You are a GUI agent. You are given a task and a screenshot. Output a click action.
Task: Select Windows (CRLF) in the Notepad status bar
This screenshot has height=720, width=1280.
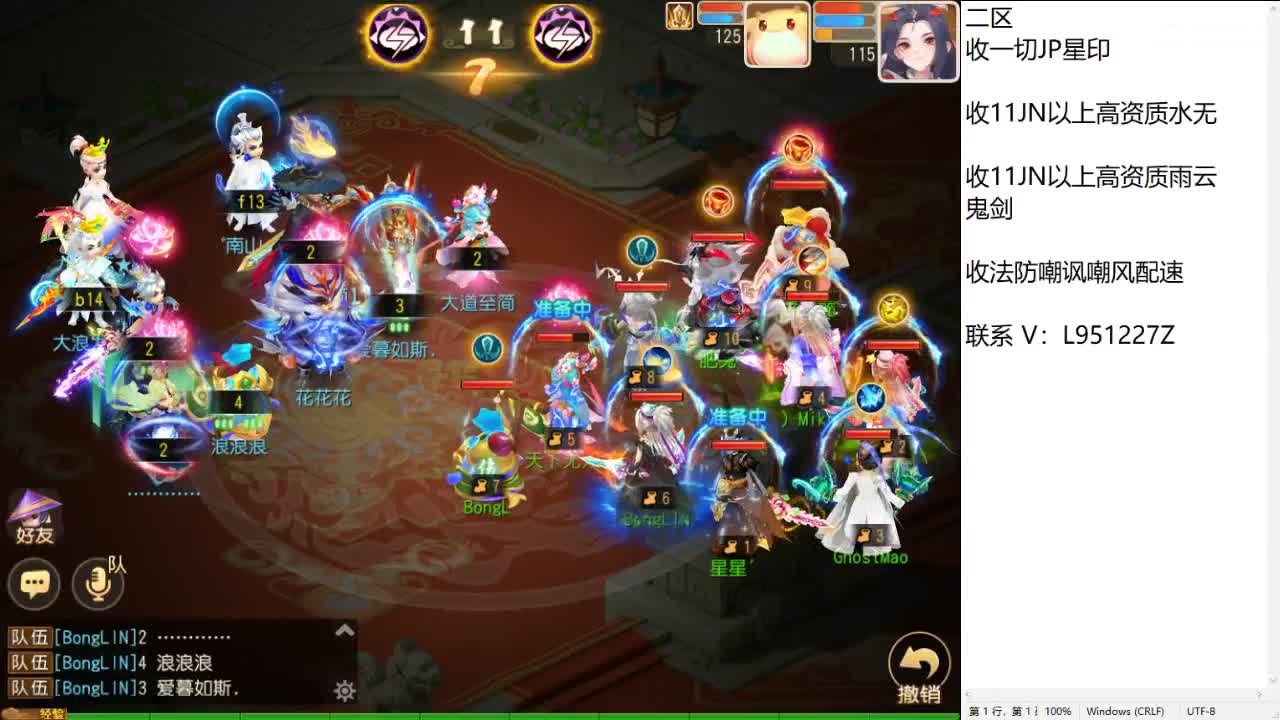(1125, 711)
